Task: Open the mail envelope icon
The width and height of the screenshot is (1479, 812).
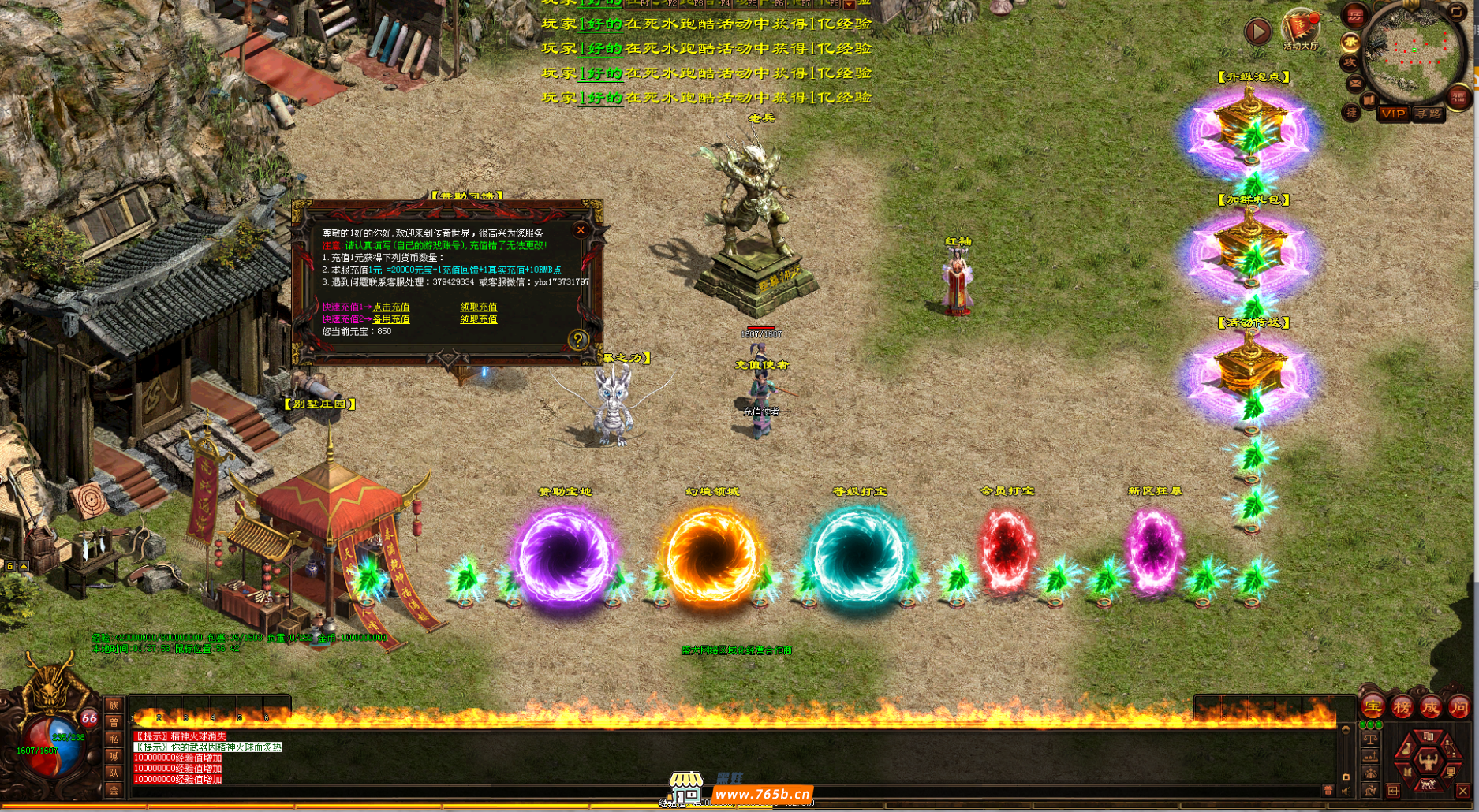Action: point(1354,82)
